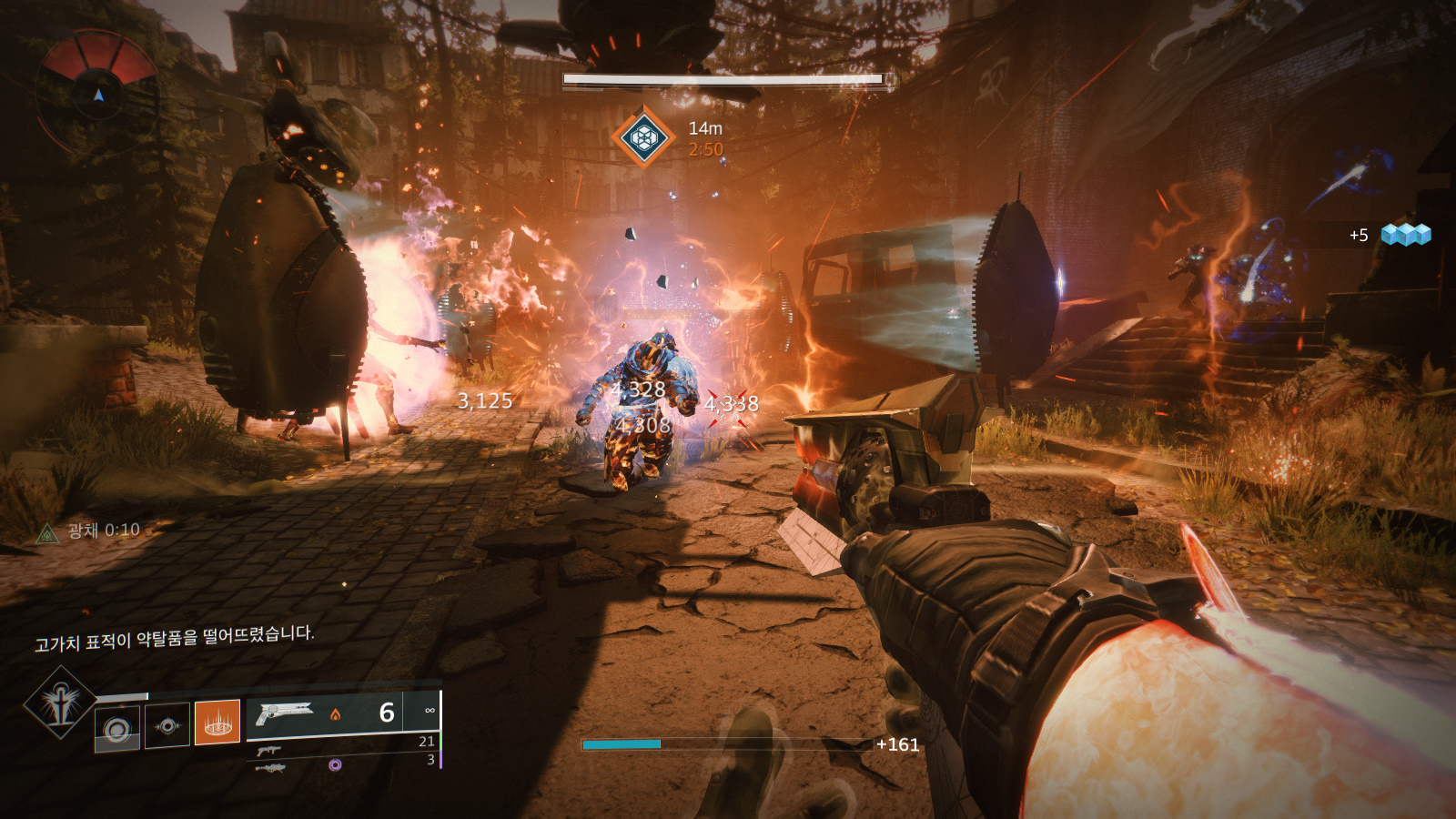Switch to the special weapon with 21 ammo
This screenshot has height=819, width=1456.
coord(268,751)
